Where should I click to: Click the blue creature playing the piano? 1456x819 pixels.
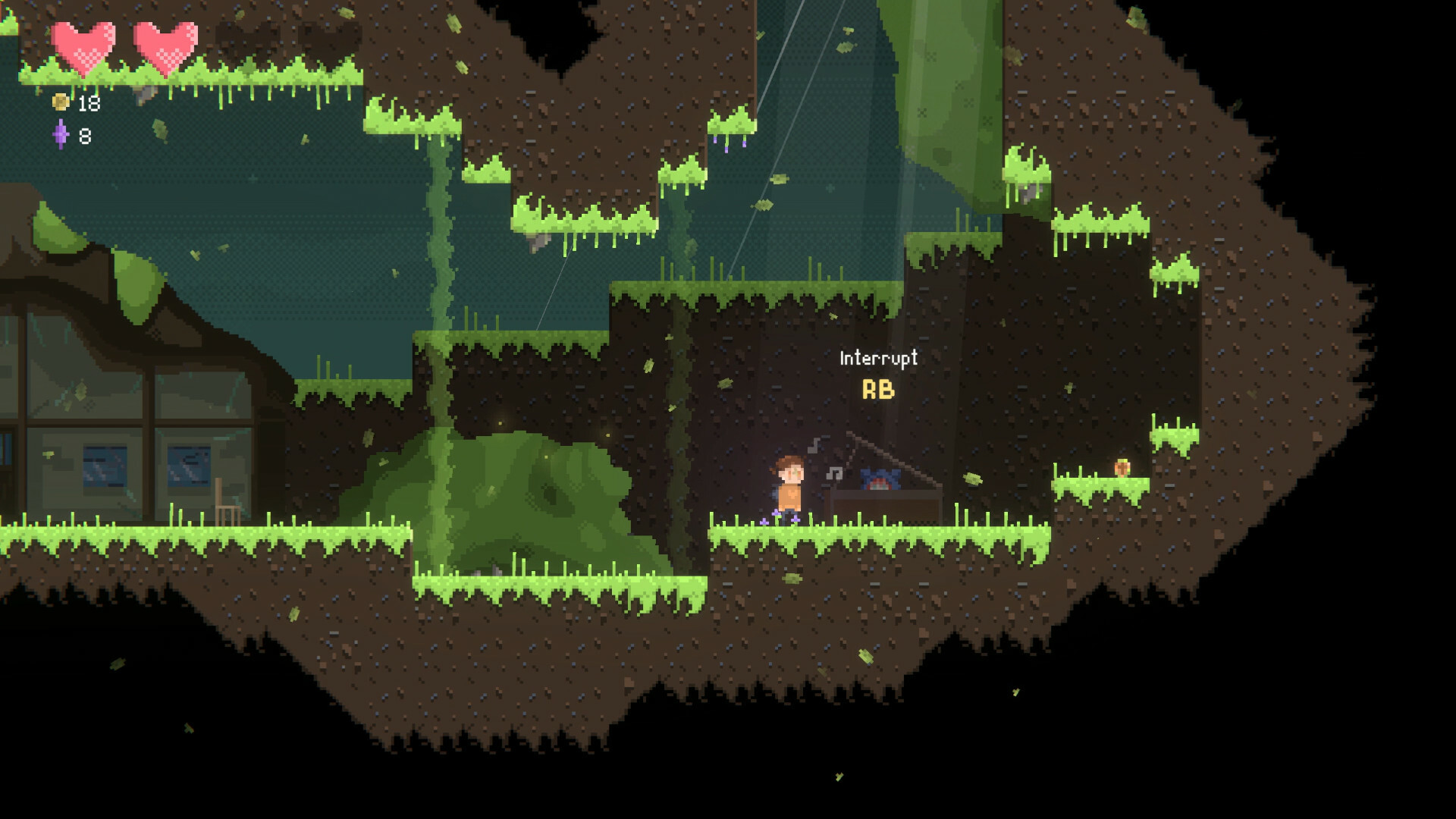click(880, 479)
